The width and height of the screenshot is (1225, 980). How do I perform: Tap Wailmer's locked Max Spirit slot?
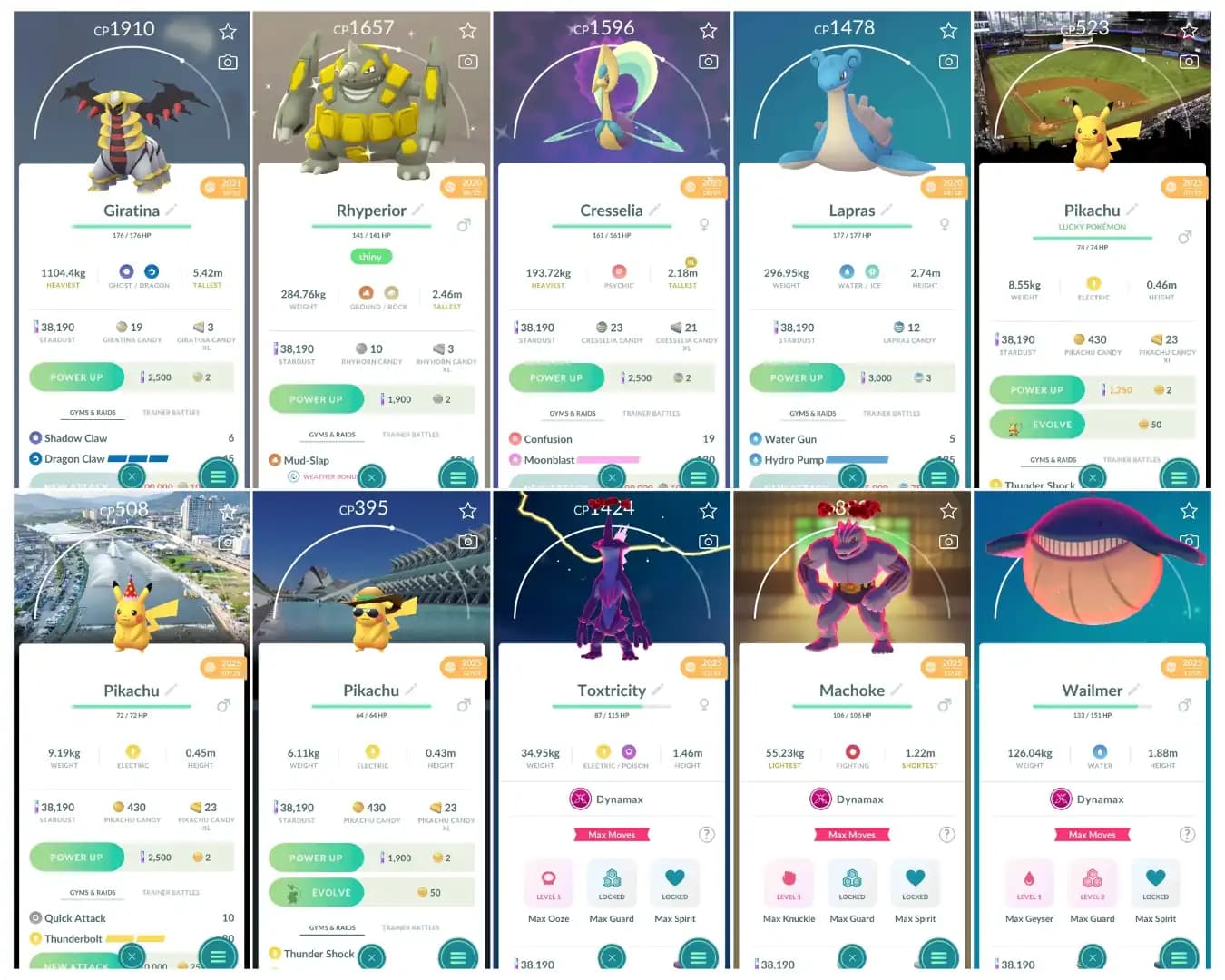pos(1155,881)
